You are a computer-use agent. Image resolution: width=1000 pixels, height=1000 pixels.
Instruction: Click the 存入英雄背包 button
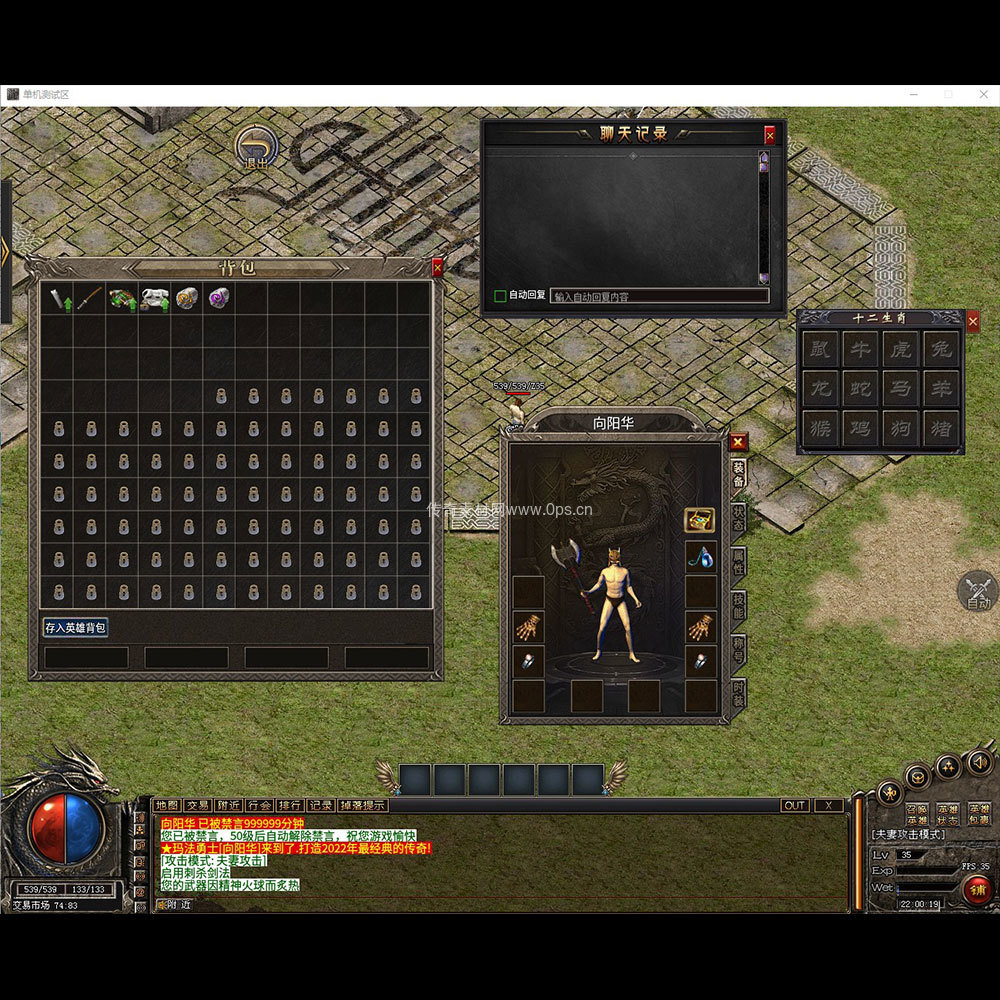75,628
